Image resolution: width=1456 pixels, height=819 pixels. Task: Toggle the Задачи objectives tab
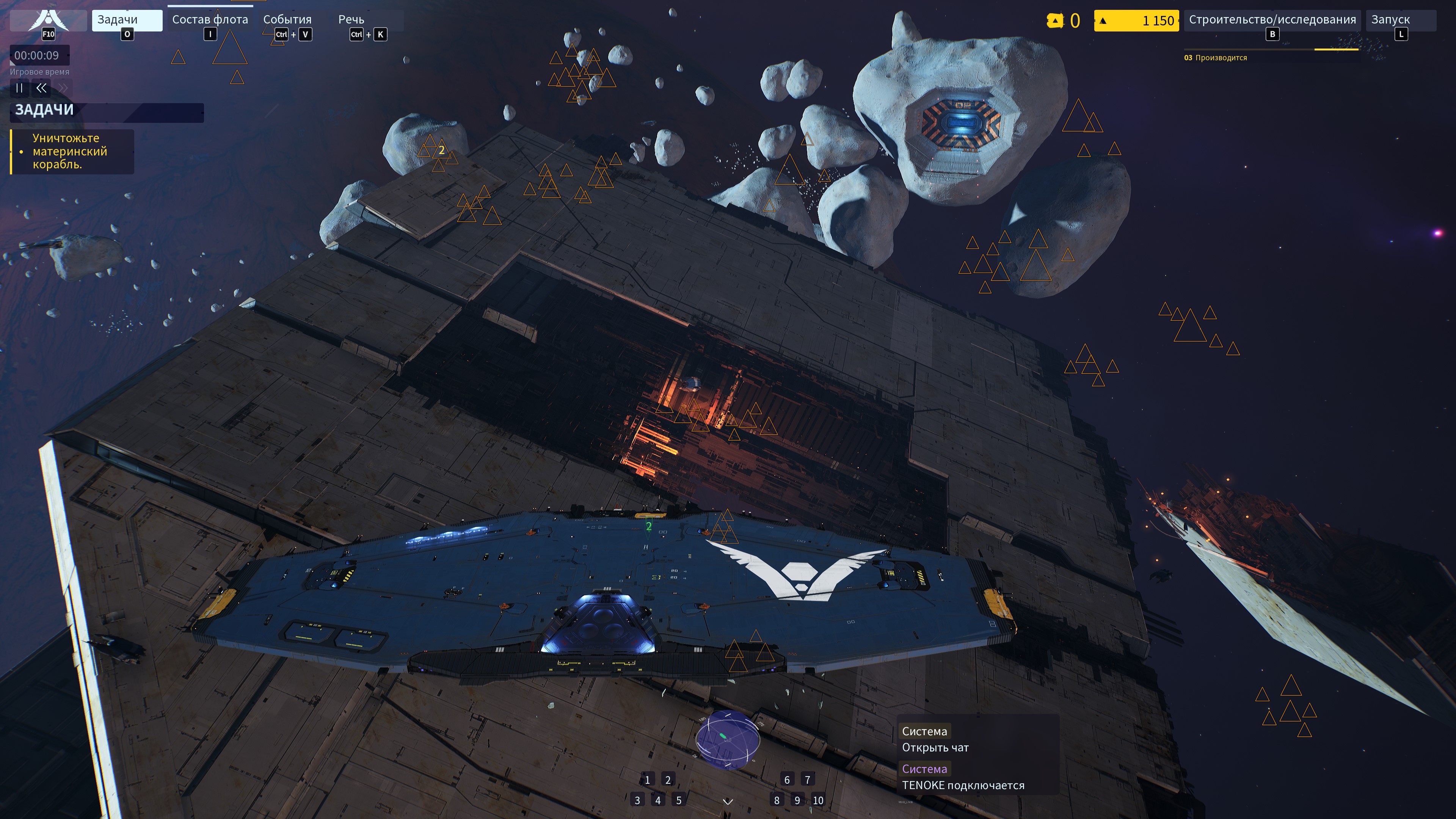click(127, 20)
